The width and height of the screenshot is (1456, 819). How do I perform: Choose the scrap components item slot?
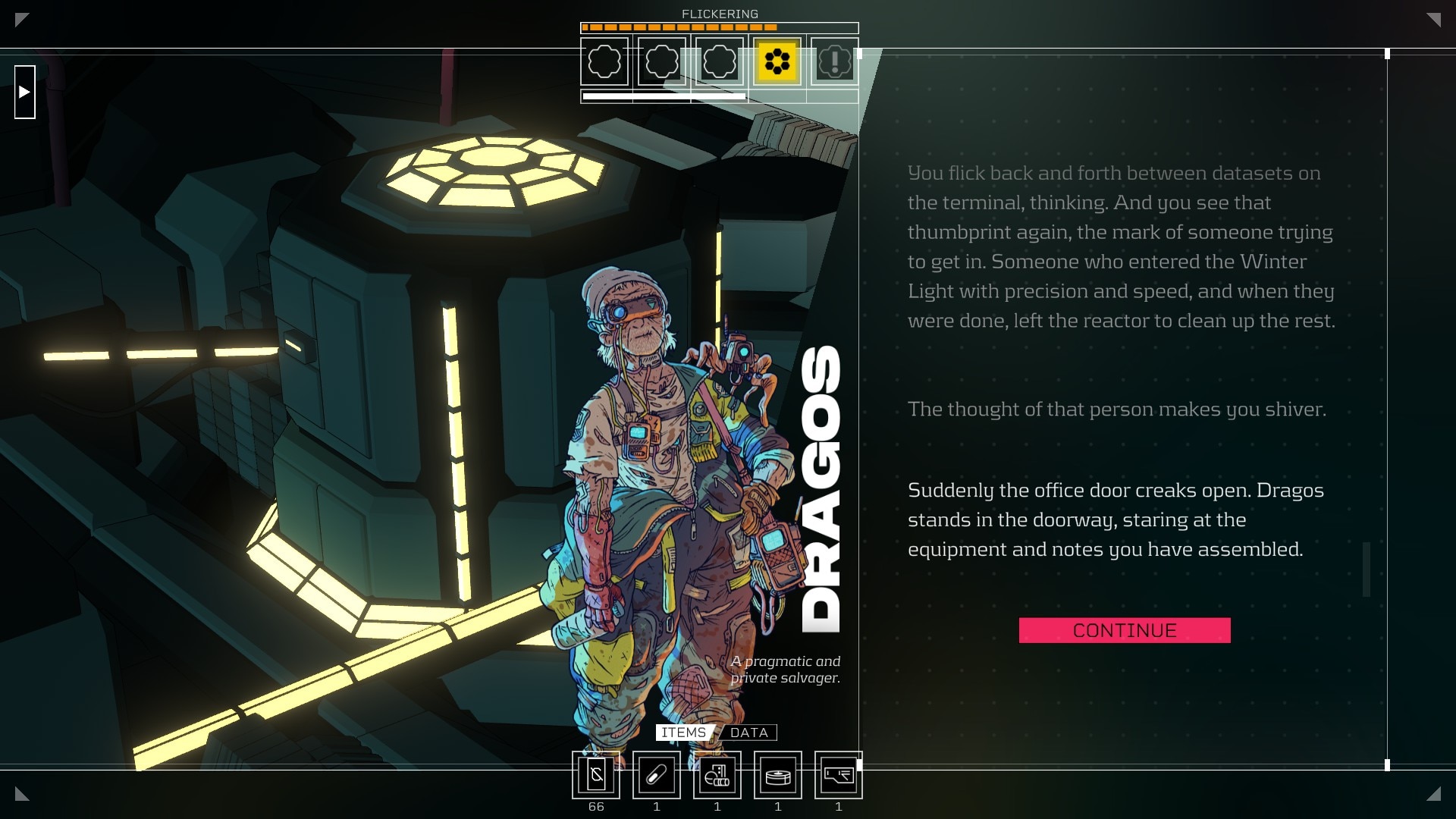[x=717, y=775]
